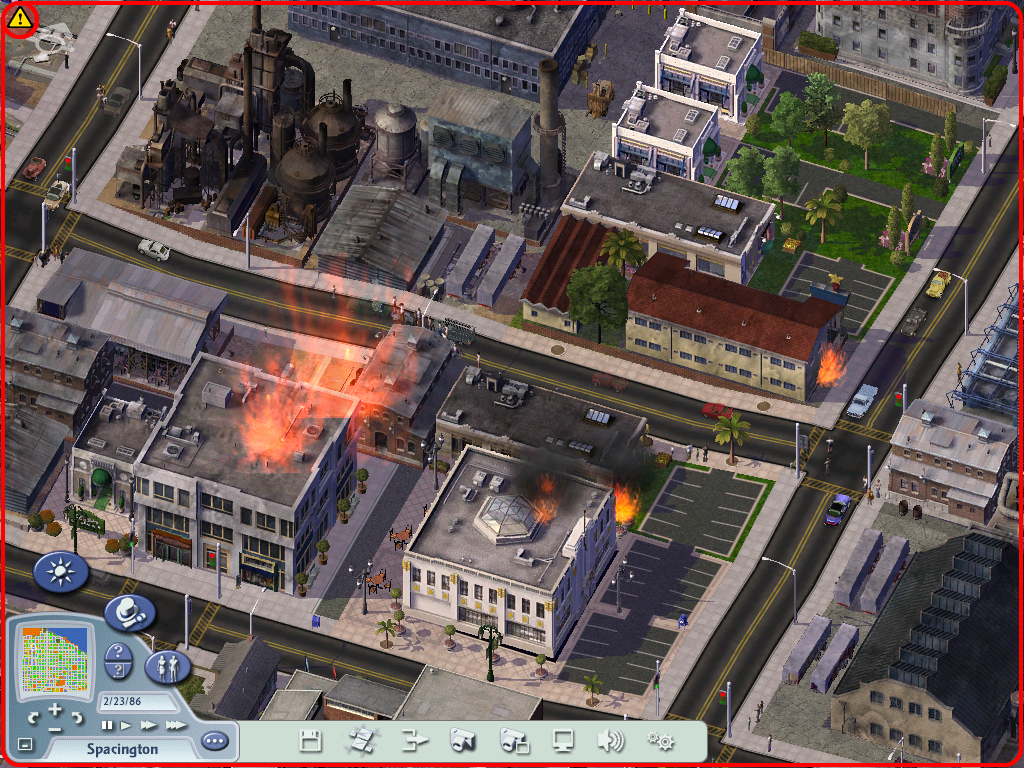Open God Mode with the sun button
Screen dimensions: 1024x768
coord(61,572)
